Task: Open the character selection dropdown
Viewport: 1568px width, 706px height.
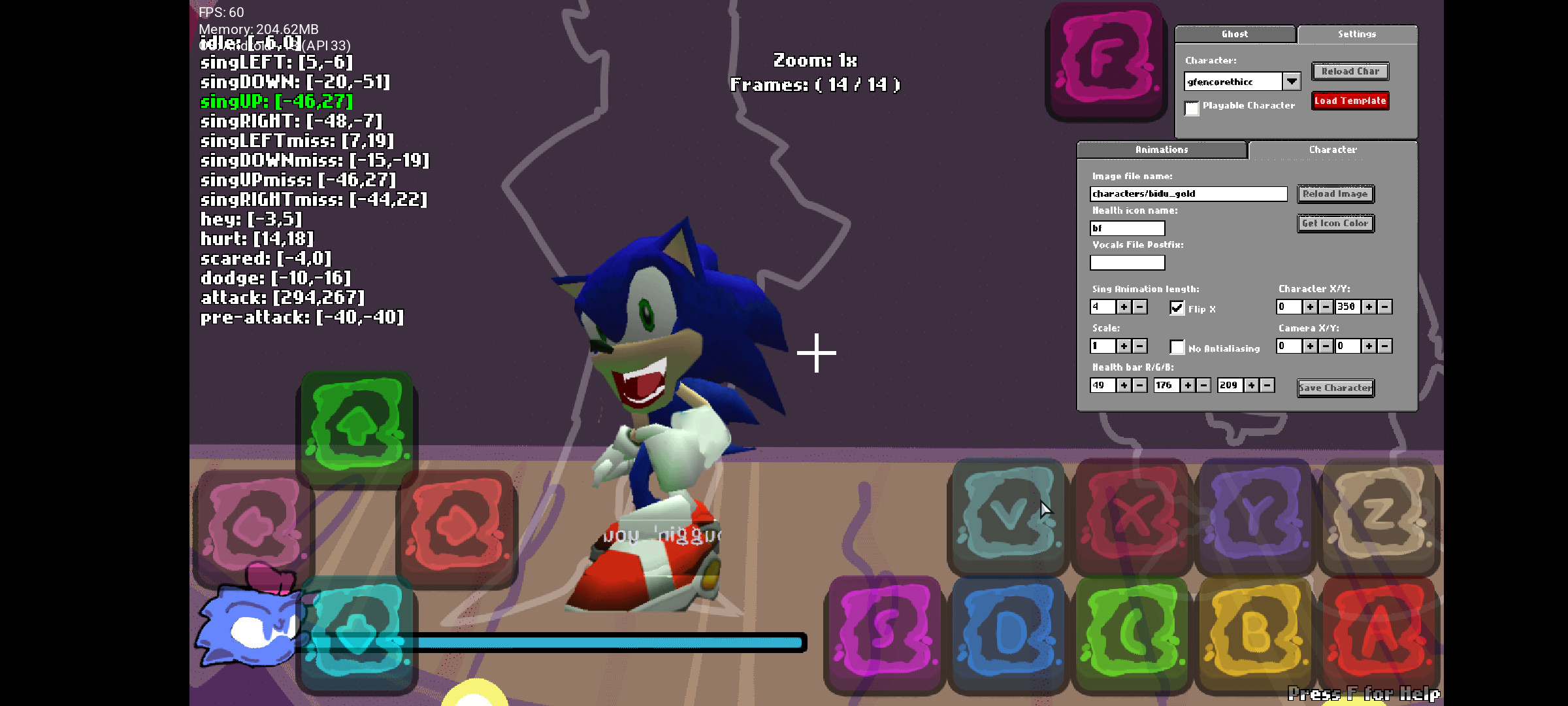Action: 1293,80
